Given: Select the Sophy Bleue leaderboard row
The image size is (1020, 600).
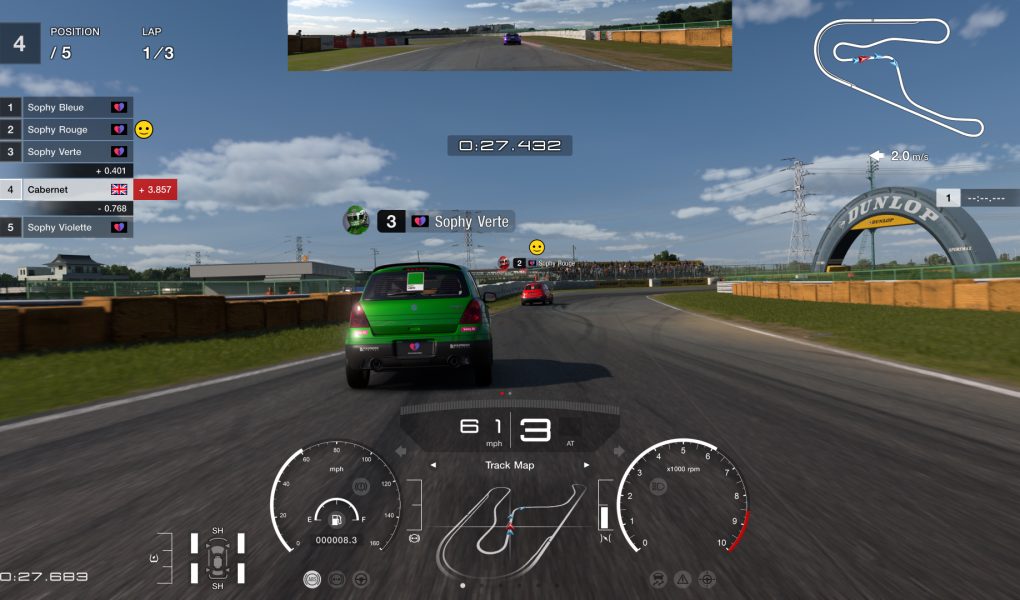Looking at the screenshot, I should tap(67, 107).
